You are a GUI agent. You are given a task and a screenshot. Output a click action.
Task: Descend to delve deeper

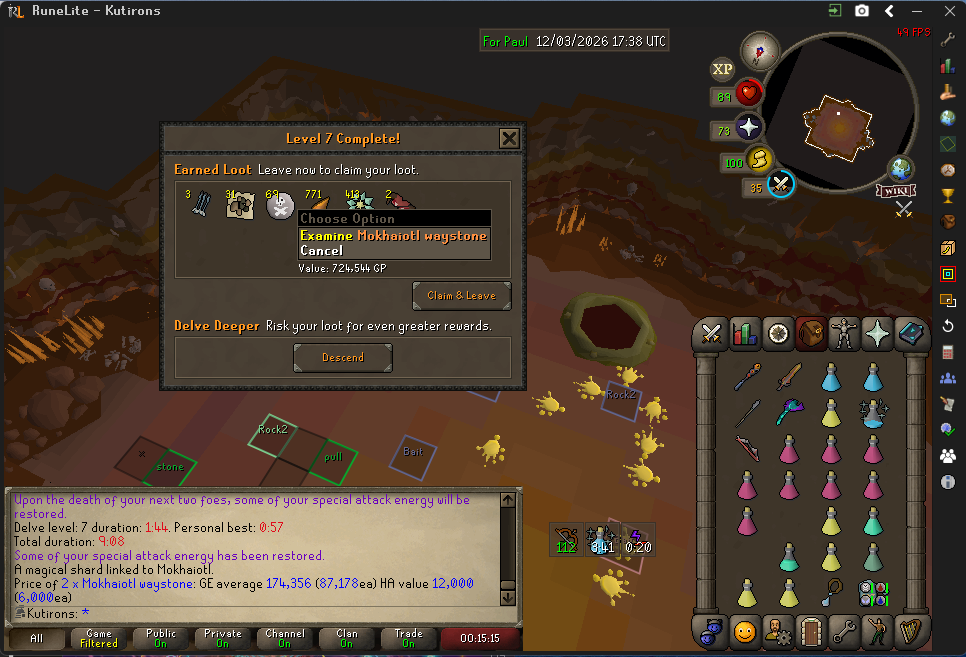343,358
